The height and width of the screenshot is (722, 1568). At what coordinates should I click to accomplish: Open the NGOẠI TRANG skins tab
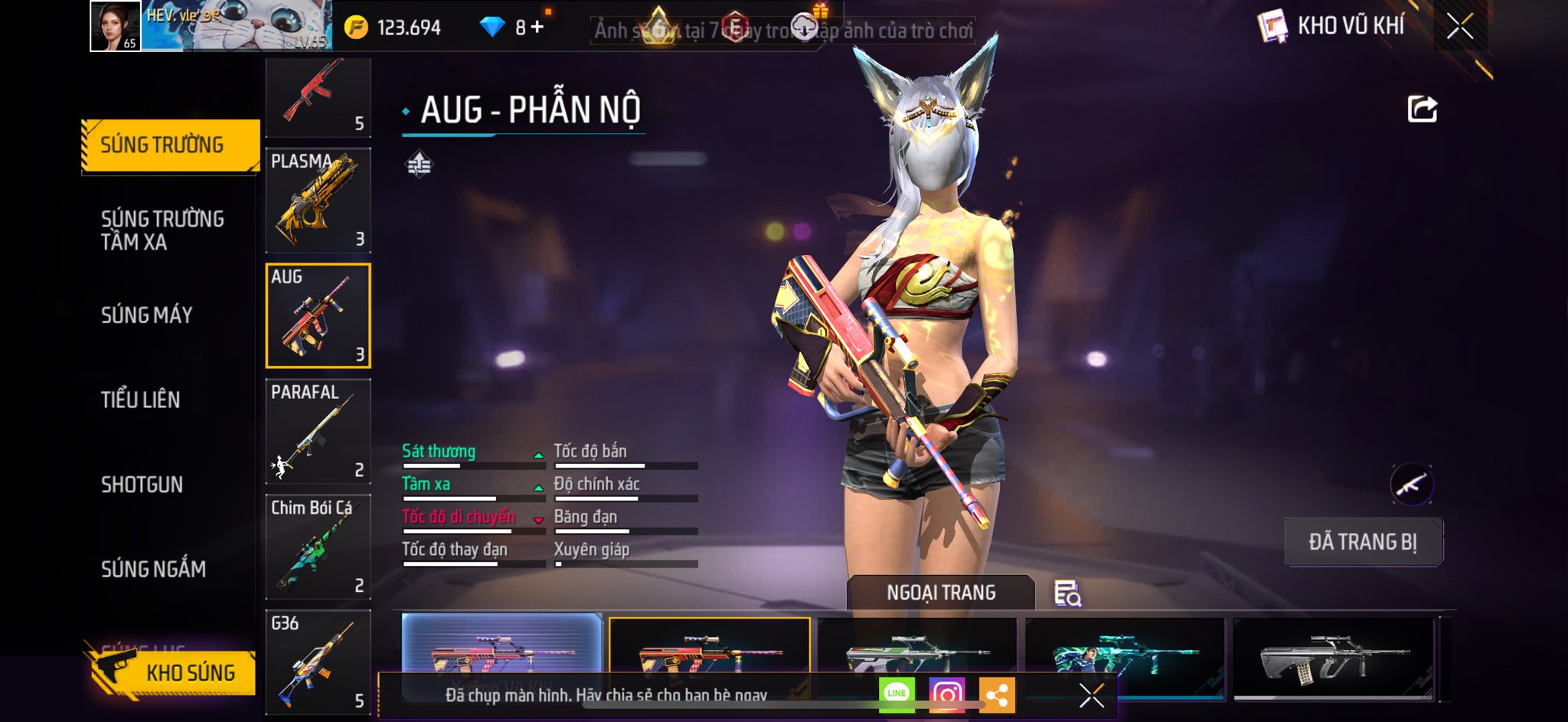coord(941,593)
